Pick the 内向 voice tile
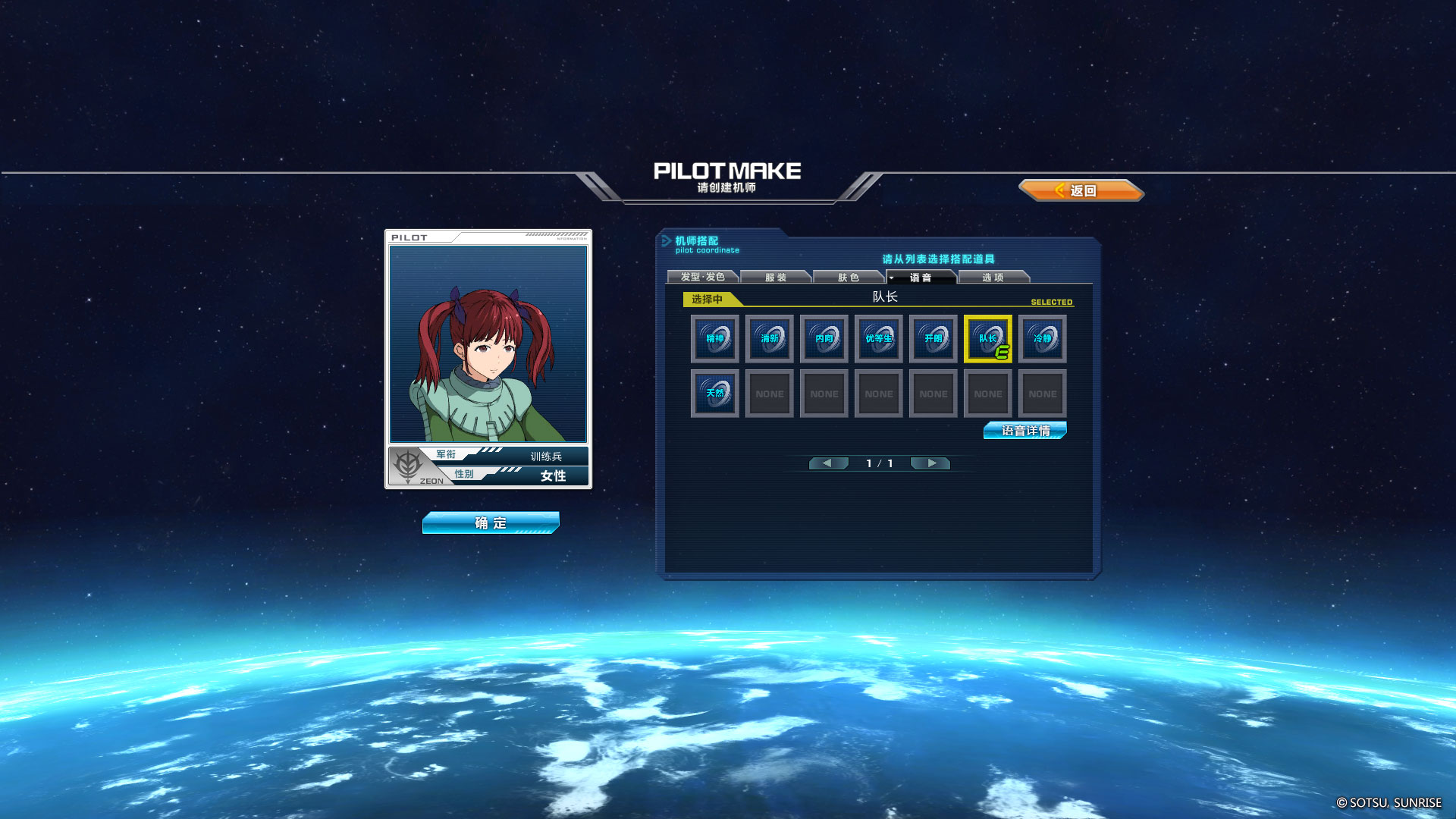This screenshot has height=819, width=1456. click(824, 339)
